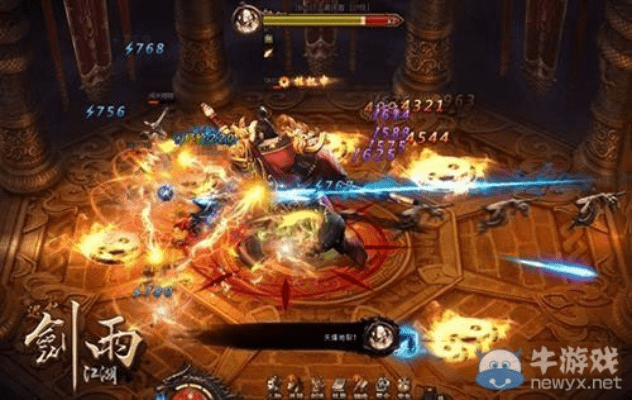Select the boss portrait beside the health bar
632x400 pixels.
tap(246, 17)
